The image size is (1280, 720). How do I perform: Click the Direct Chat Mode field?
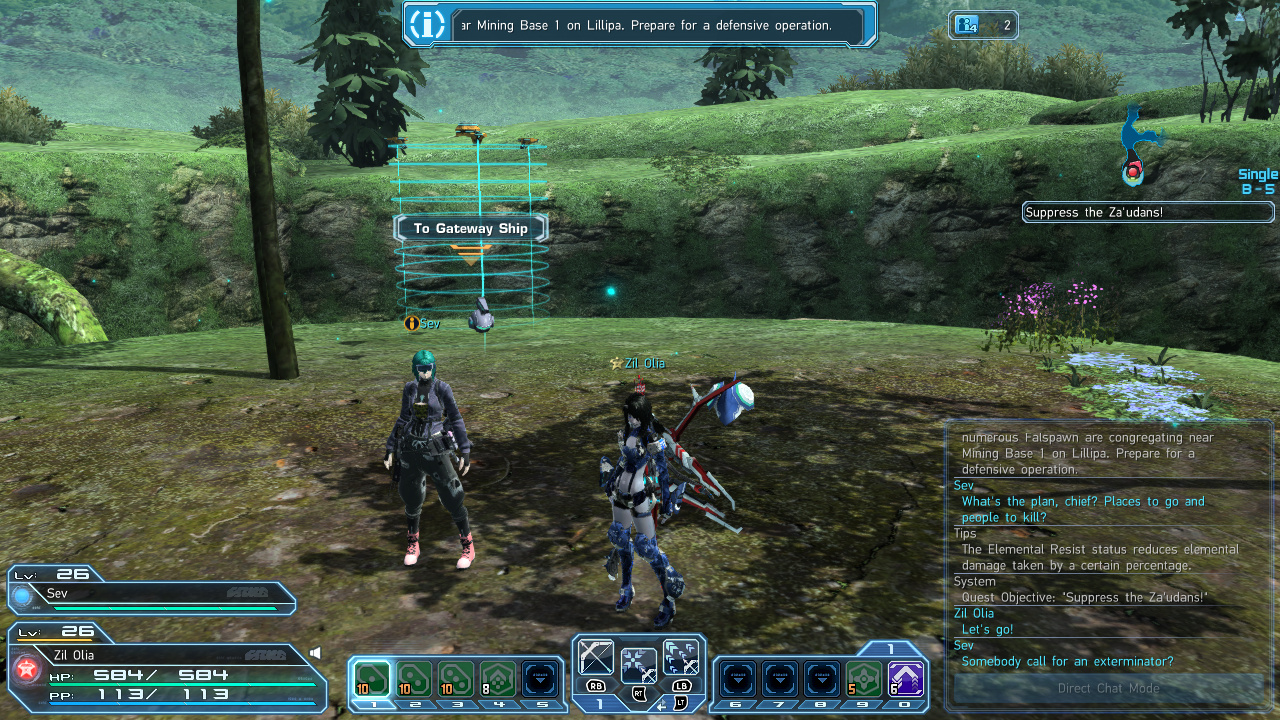tap(1108, 688)
